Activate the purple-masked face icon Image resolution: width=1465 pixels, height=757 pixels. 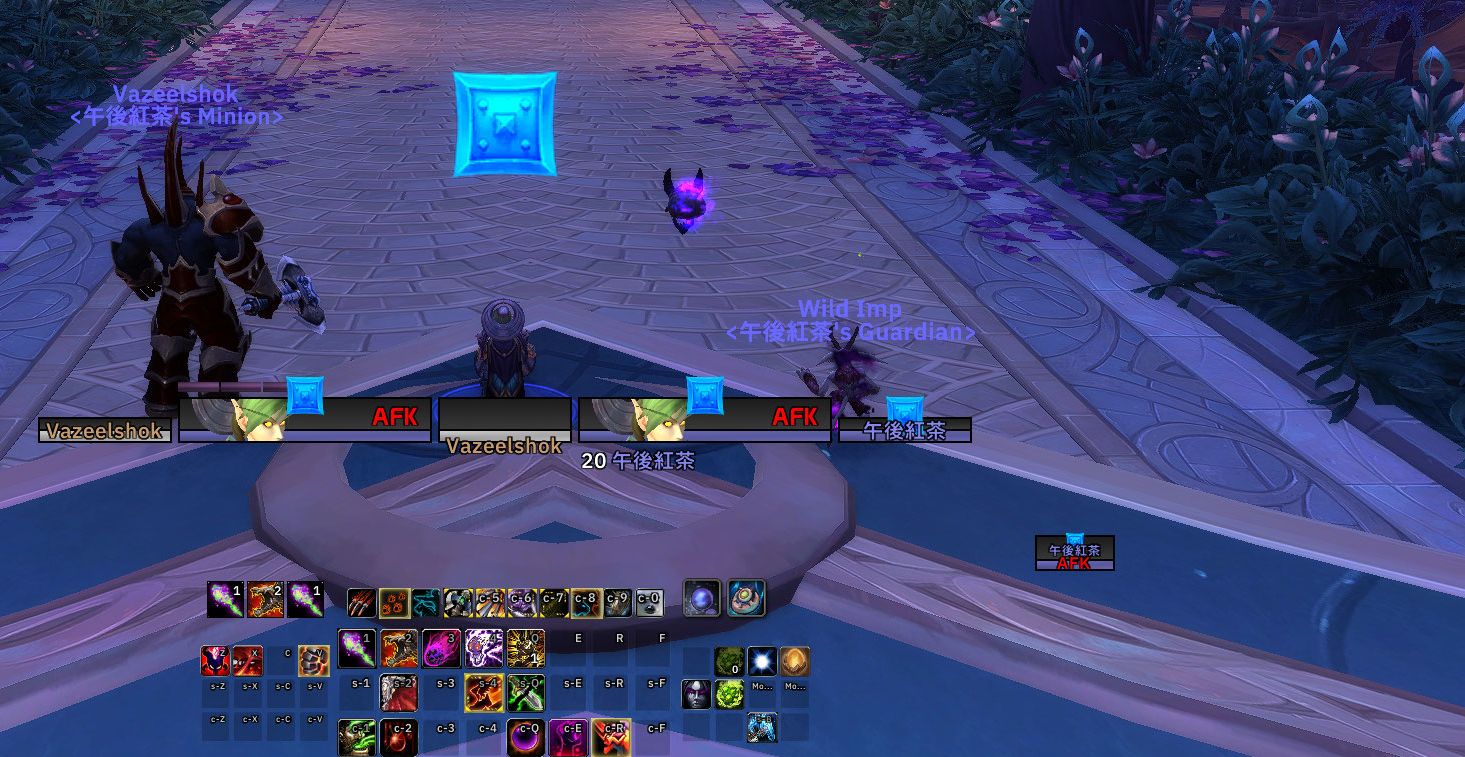[x=696, y=694]
